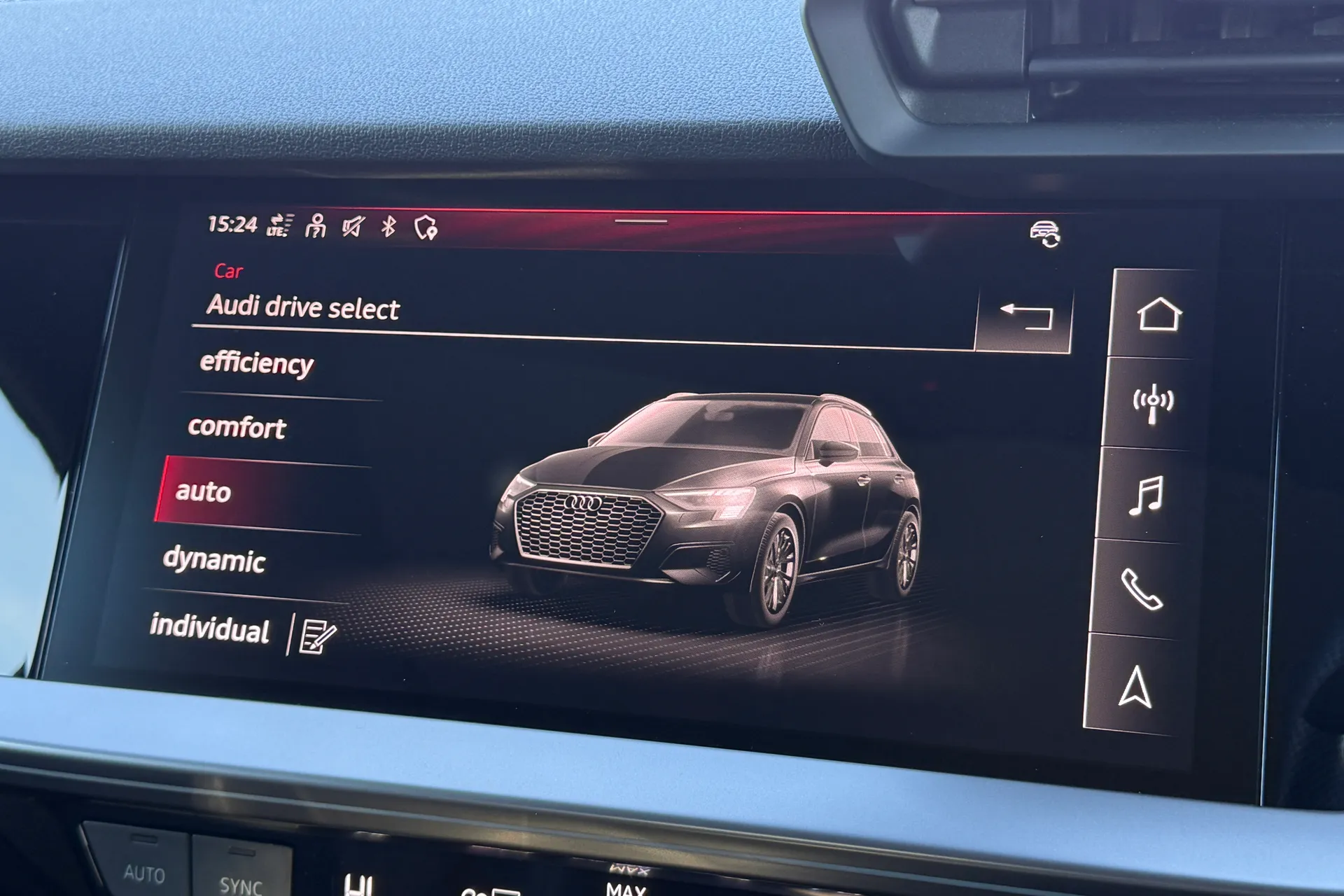Tap the Audi drive select heading
The height and width of the screenshot is (896, 1344).
(x=302, y=306)
